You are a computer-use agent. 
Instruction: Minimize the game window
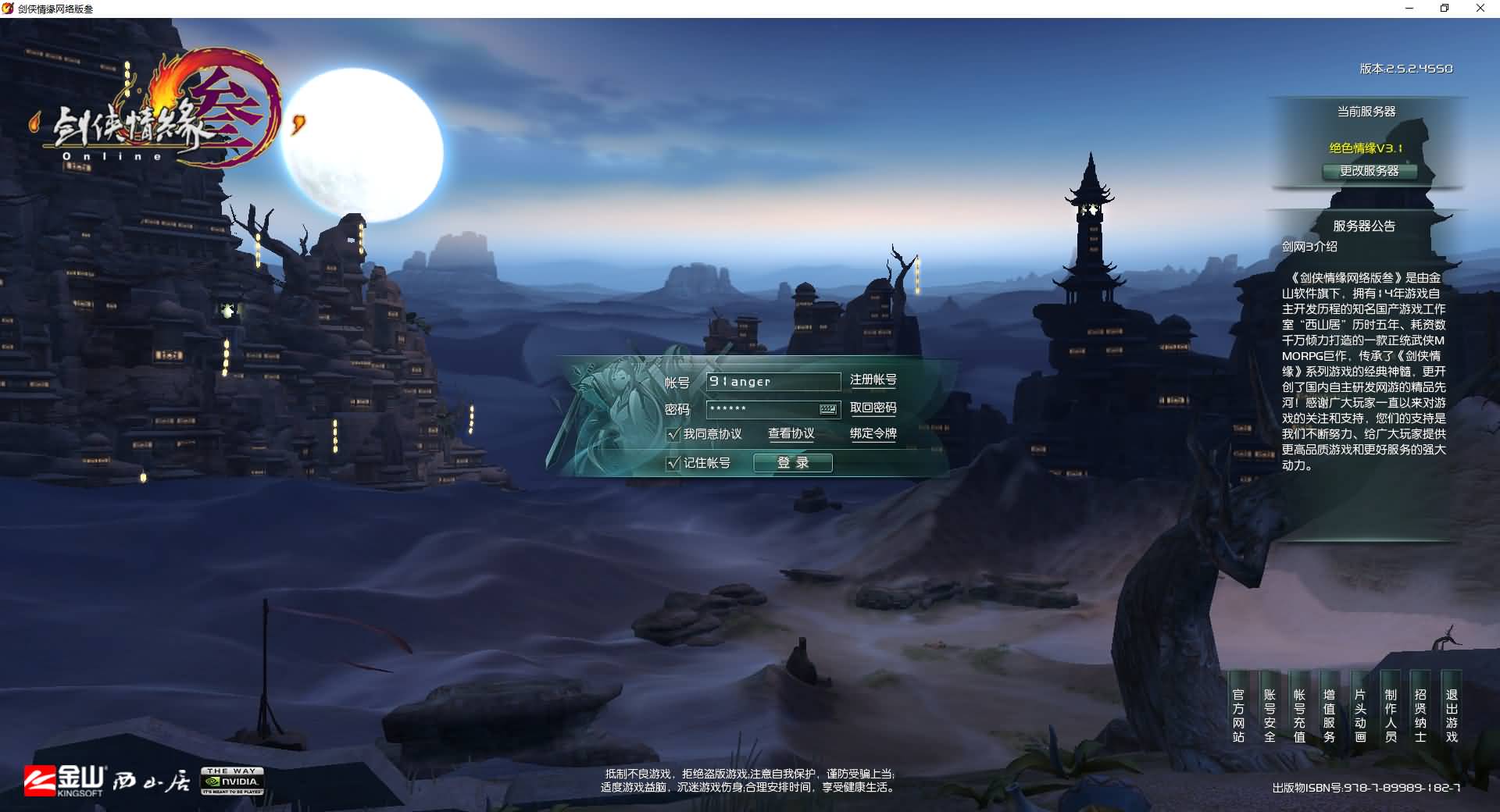[1409, 9]
